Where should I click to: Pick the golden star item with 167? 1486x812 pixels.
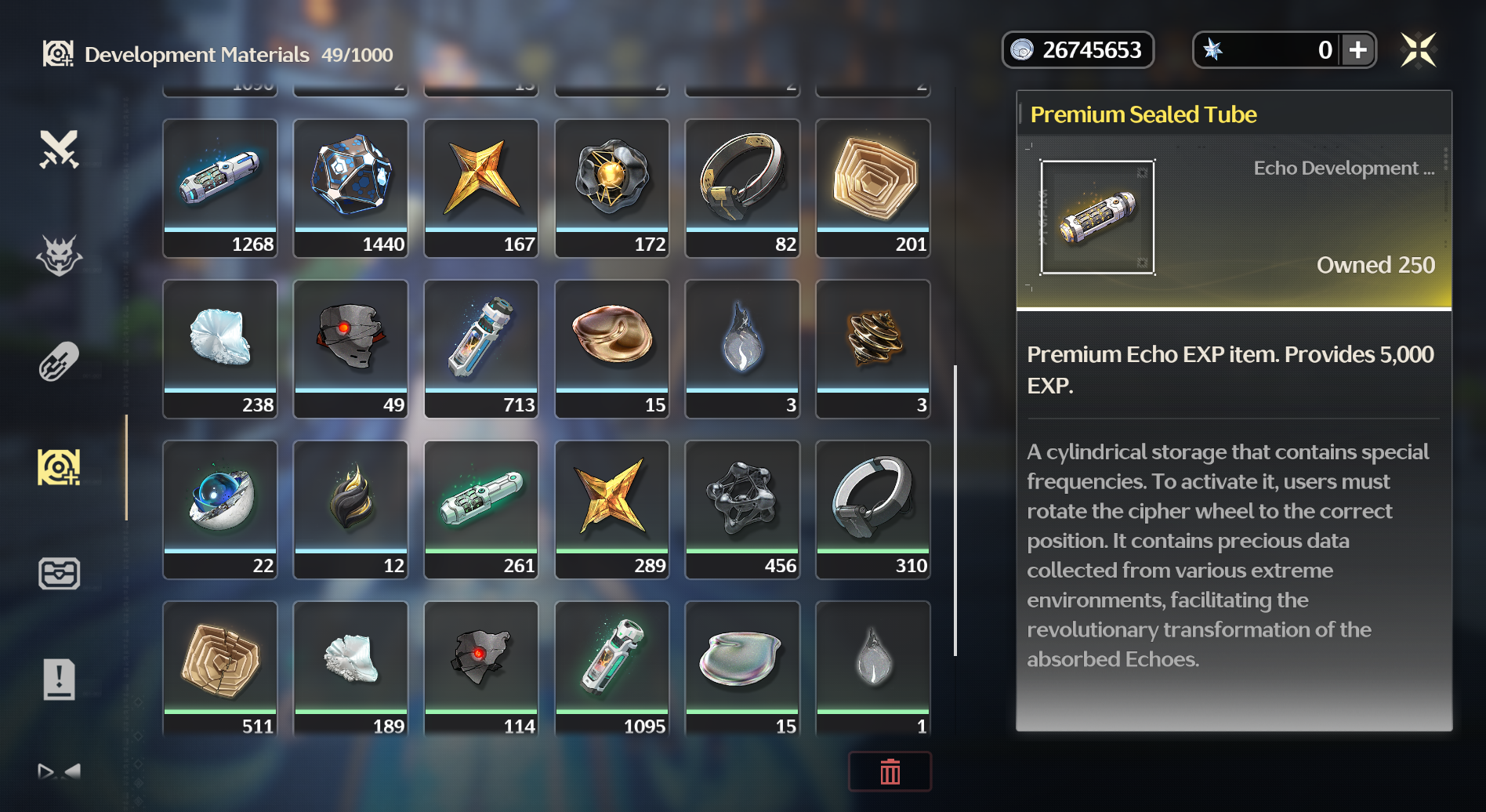click(481, 188)
